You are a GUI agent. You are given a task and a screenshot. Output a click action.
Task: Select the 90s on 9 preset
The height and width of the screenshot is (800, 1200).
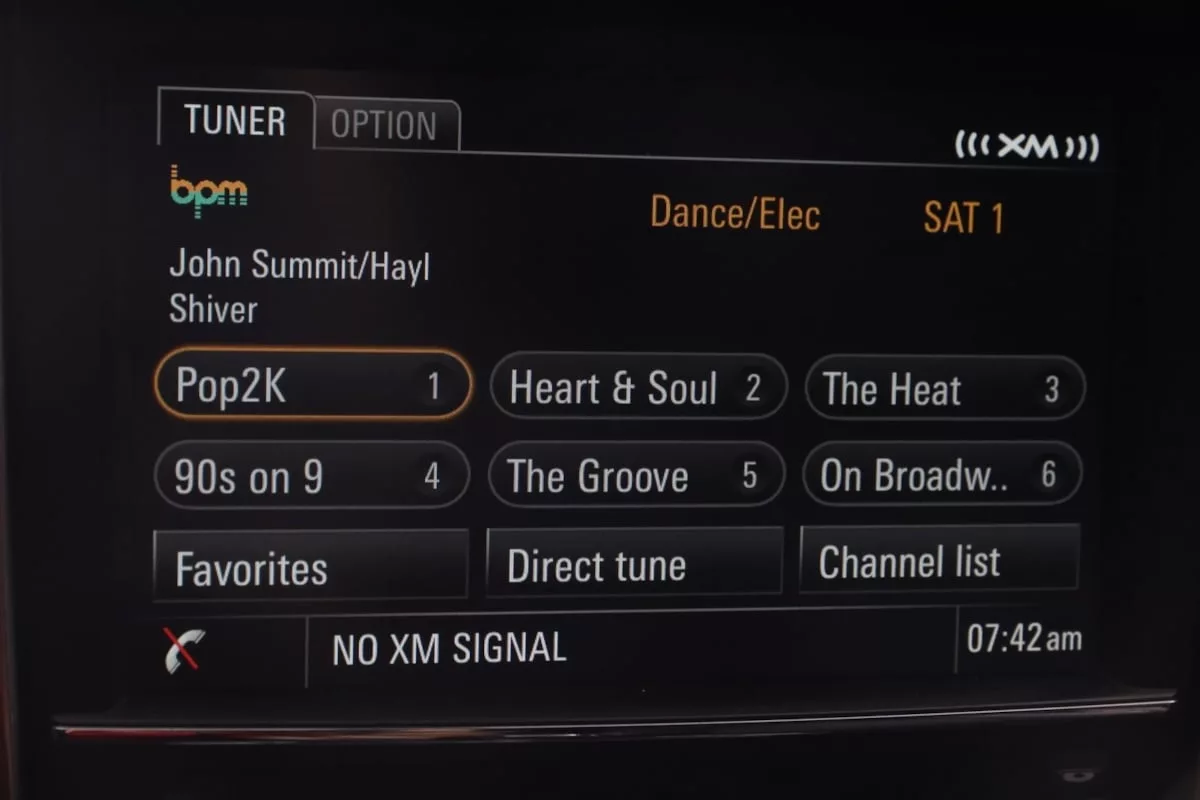311,476
